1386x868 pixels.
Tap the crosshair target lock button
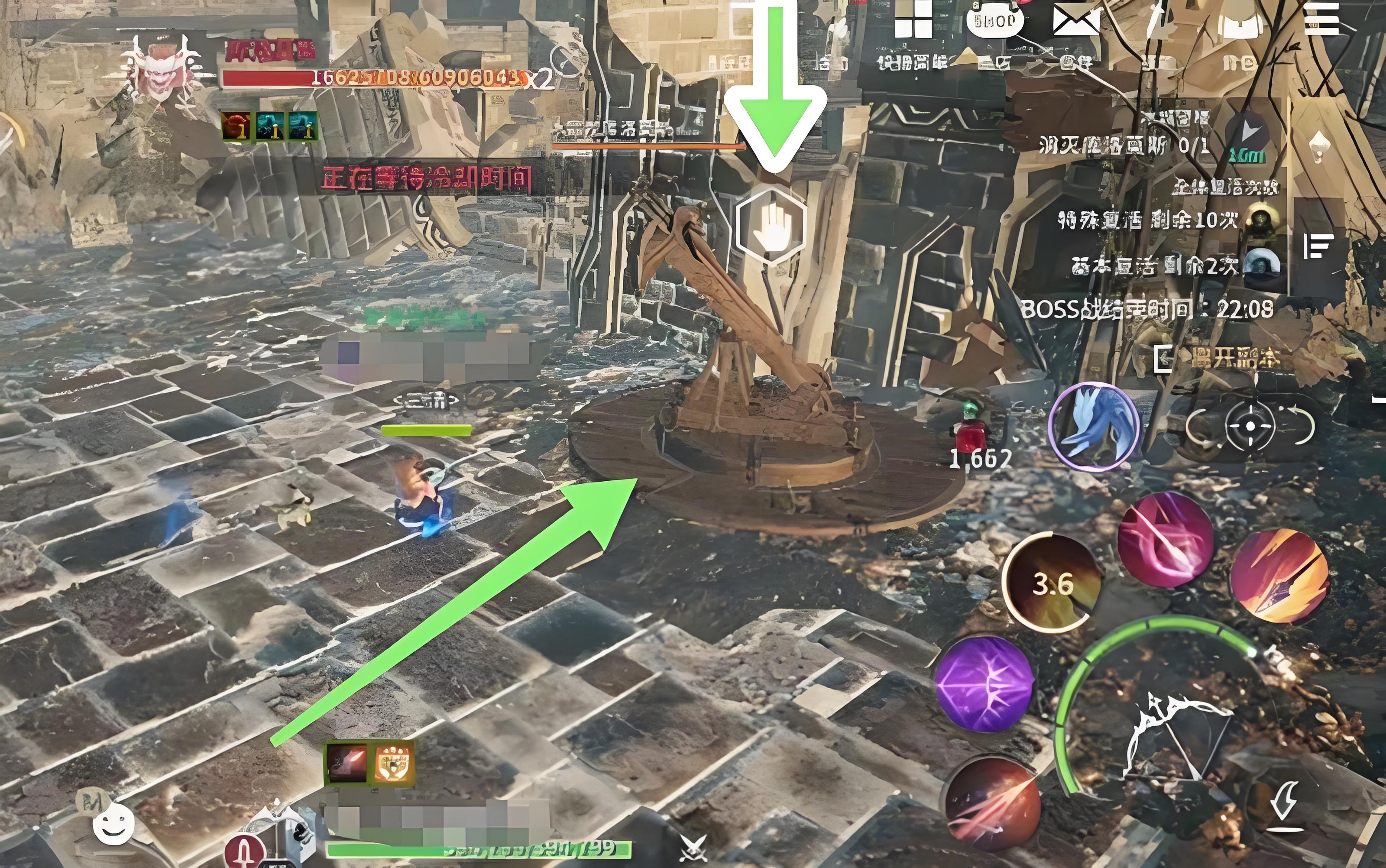1250,426
